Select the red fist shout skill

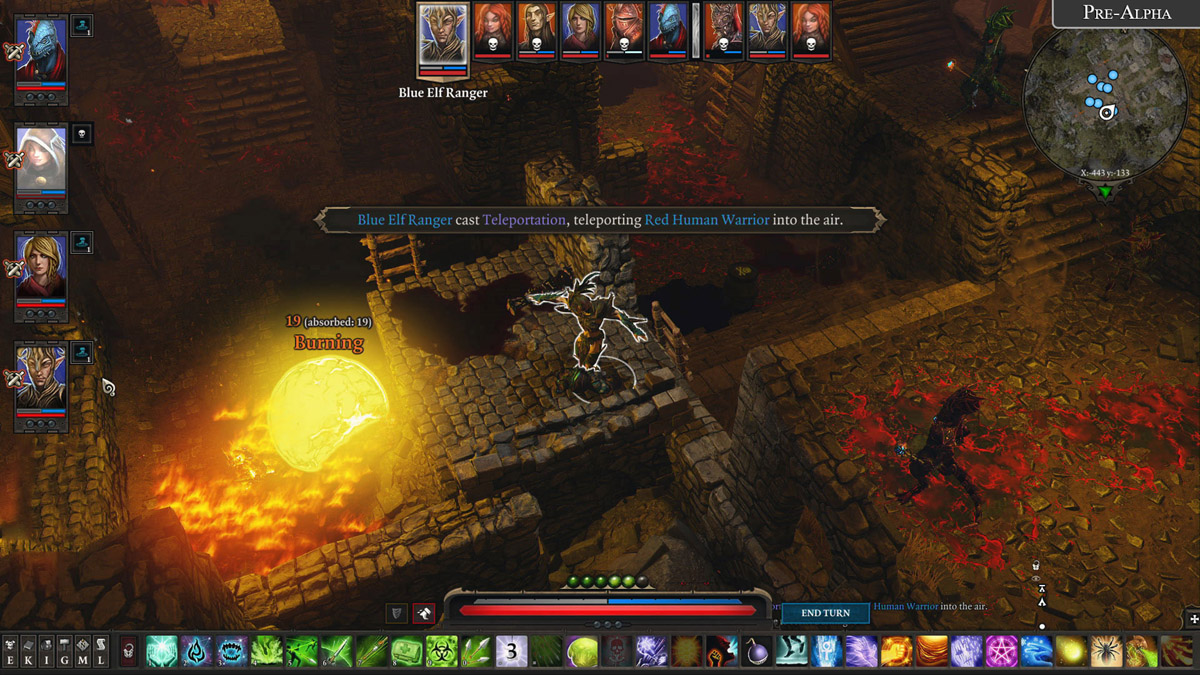pyautogui.click(x=722, y=652)
